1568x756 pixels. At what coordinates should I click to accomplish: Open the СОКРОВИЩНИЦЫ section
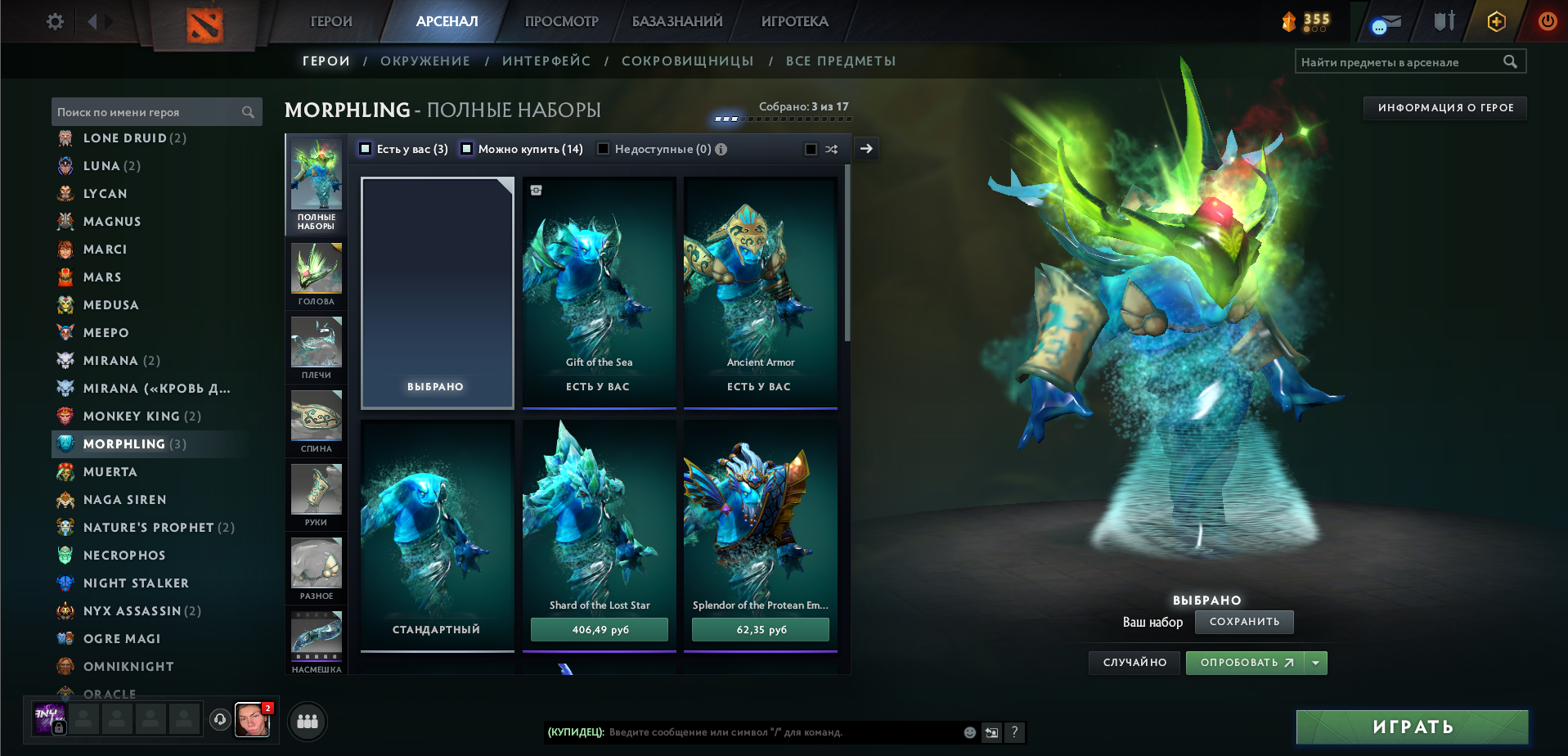coord(688,61)
